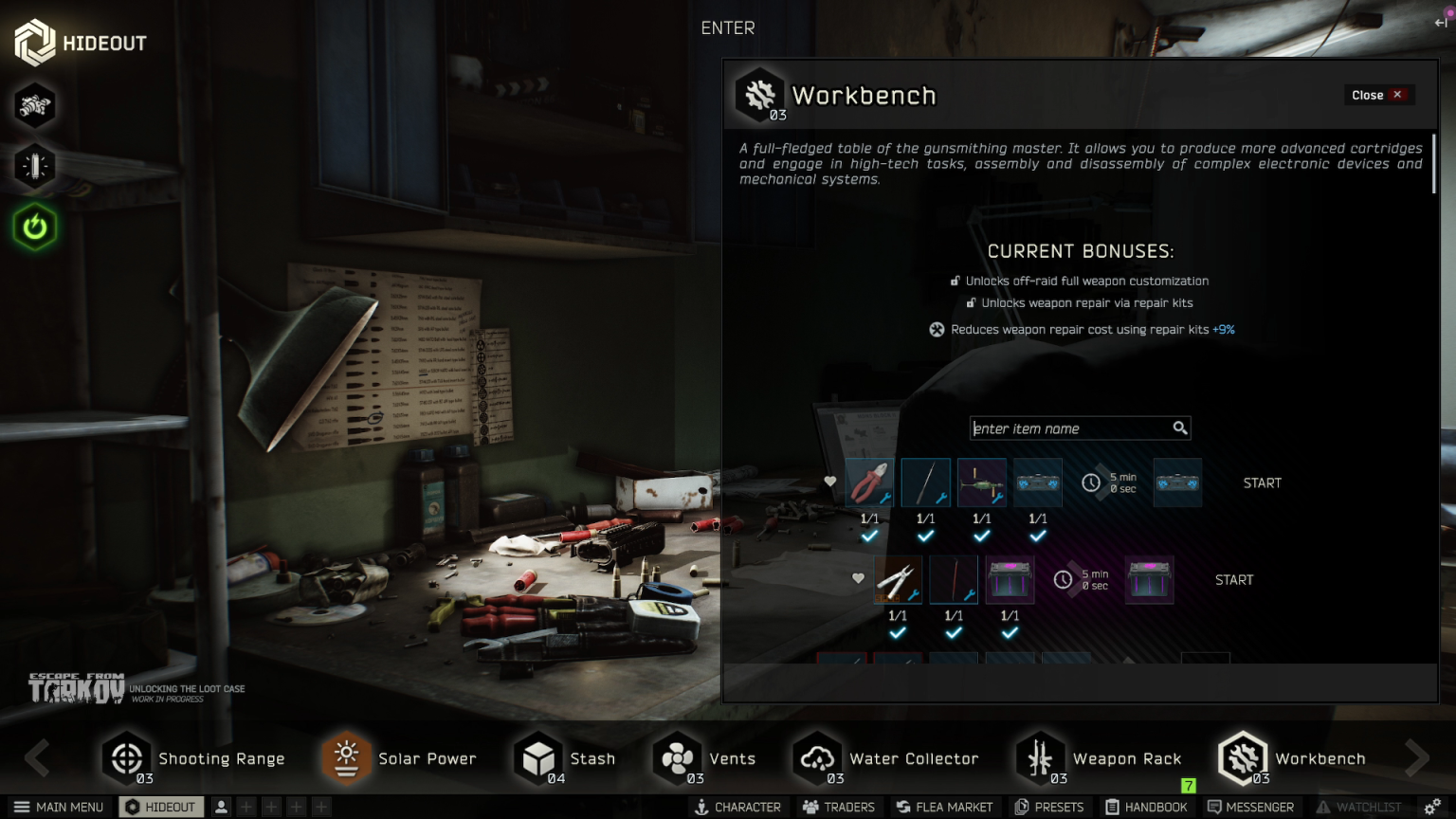Toggle the green power generator icon
Image resolution: width=1456 pixels, height=819 pixels.
35,227
